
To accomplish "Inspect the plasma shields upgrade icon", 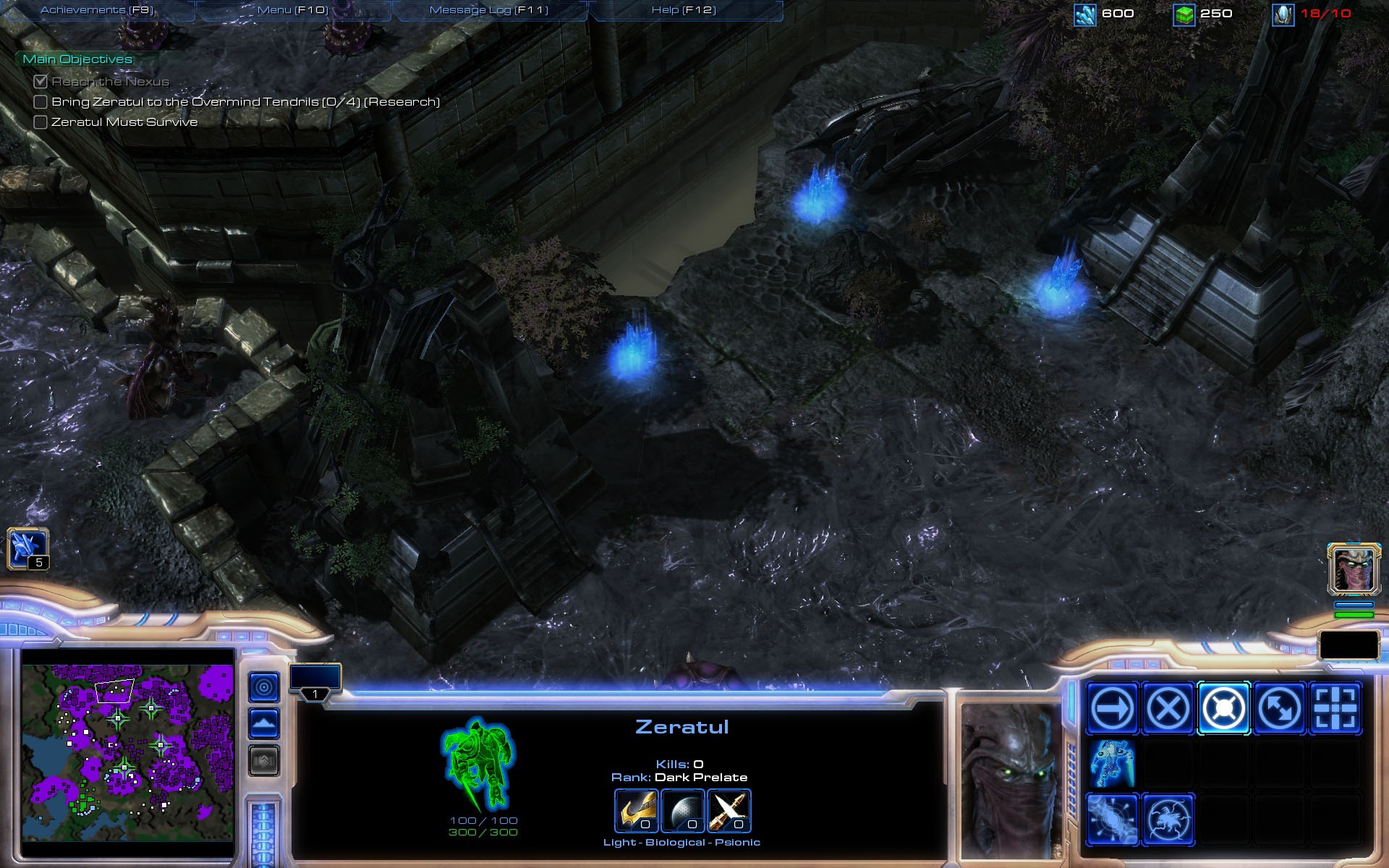I will [x=683, y=811].
